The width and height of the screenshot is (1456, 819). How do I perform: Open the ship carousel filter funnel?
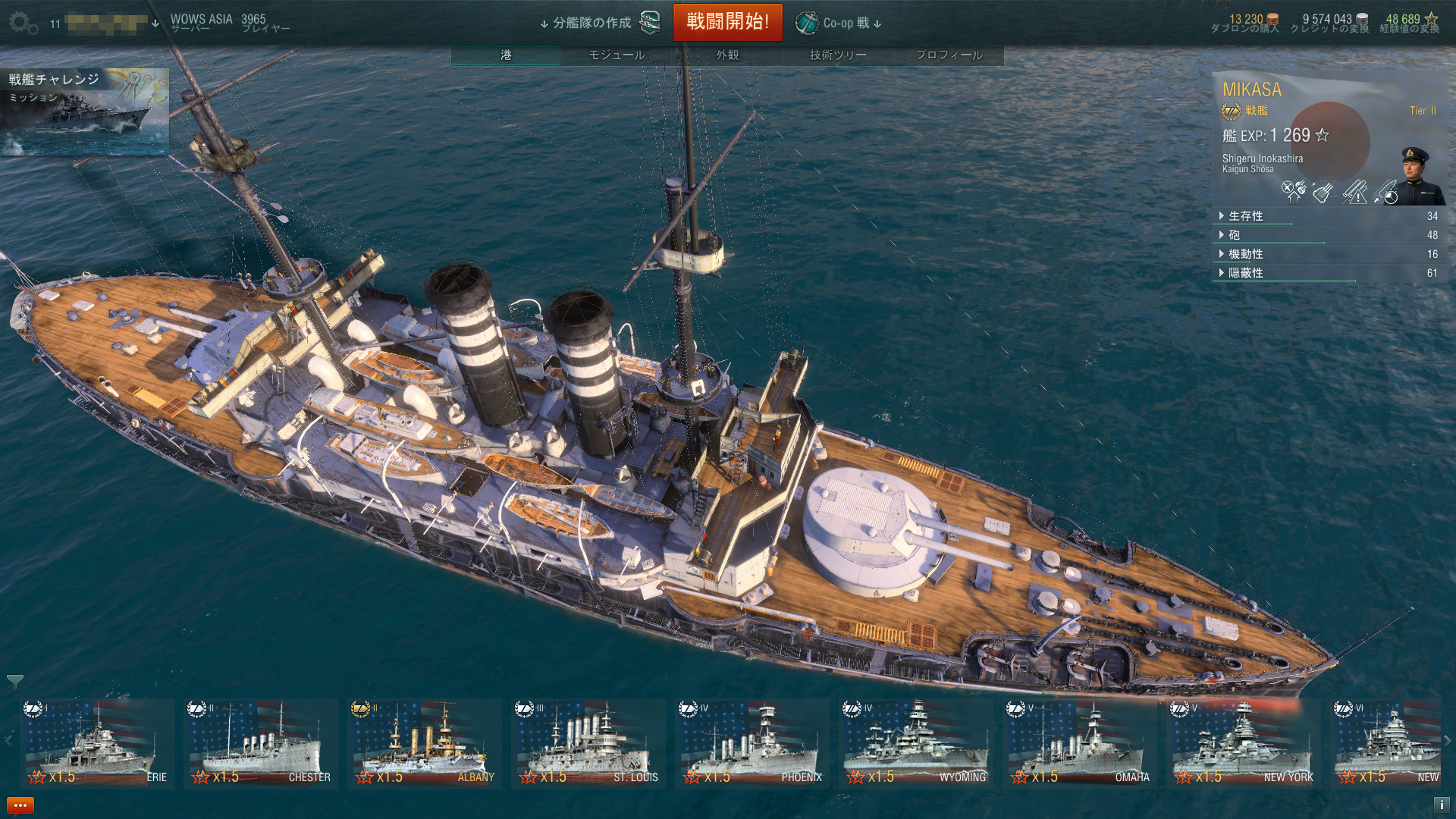point(14,681)
